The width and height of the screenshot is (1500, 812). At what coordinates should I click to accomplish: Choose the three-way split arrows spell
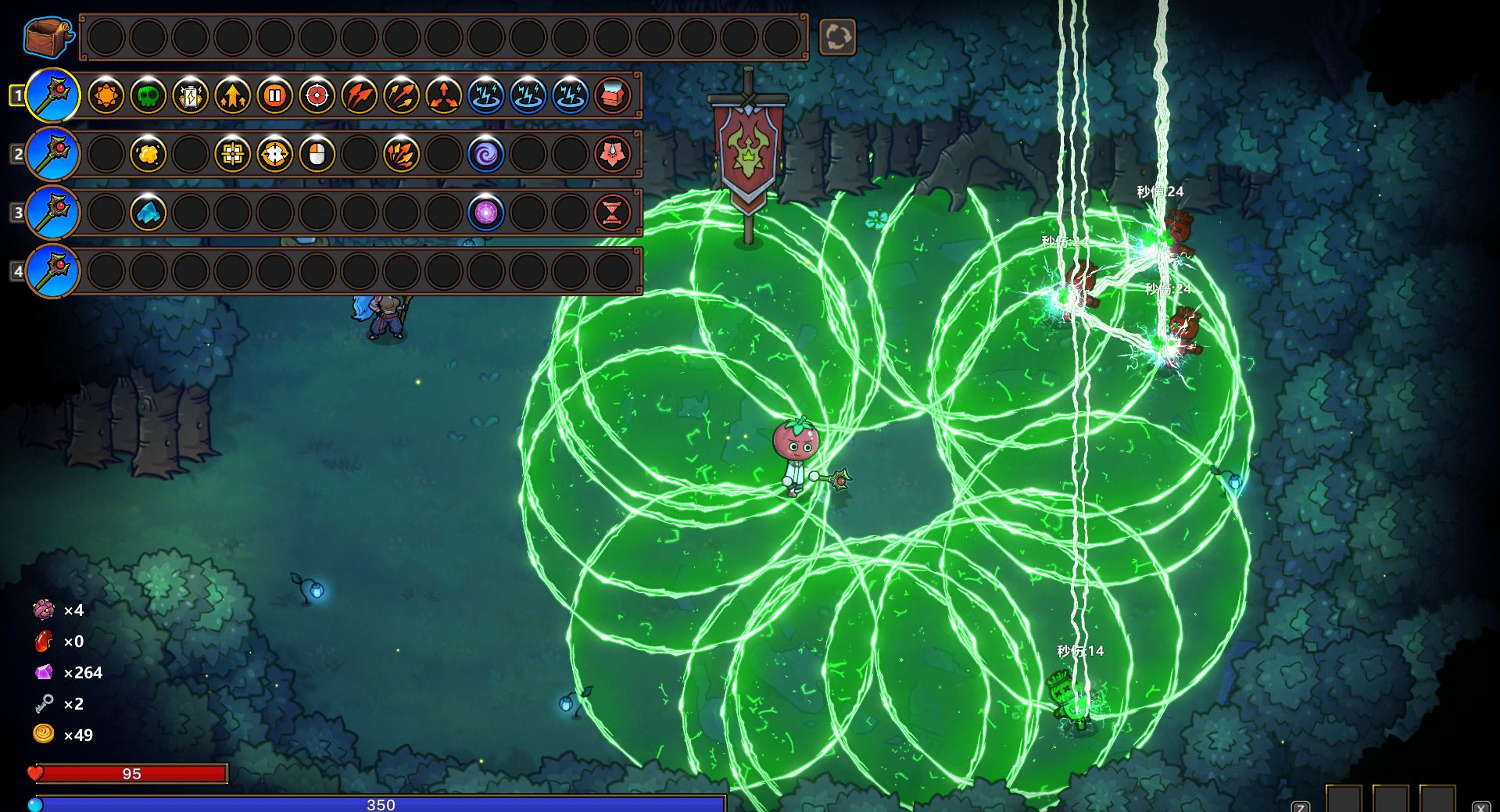point(443,96)
